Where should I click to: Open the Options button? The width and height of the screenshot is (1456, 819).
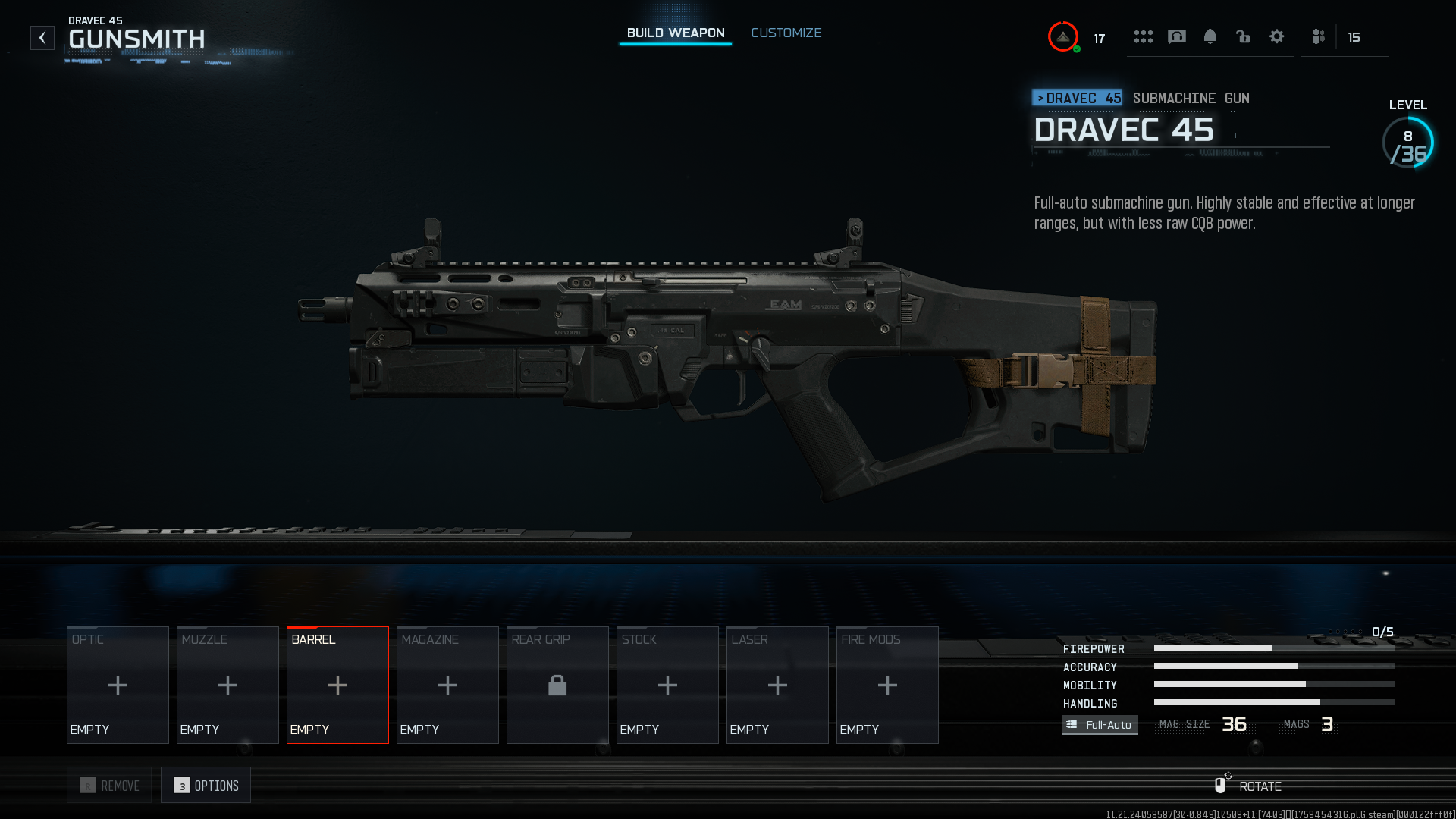coord(206,786)
